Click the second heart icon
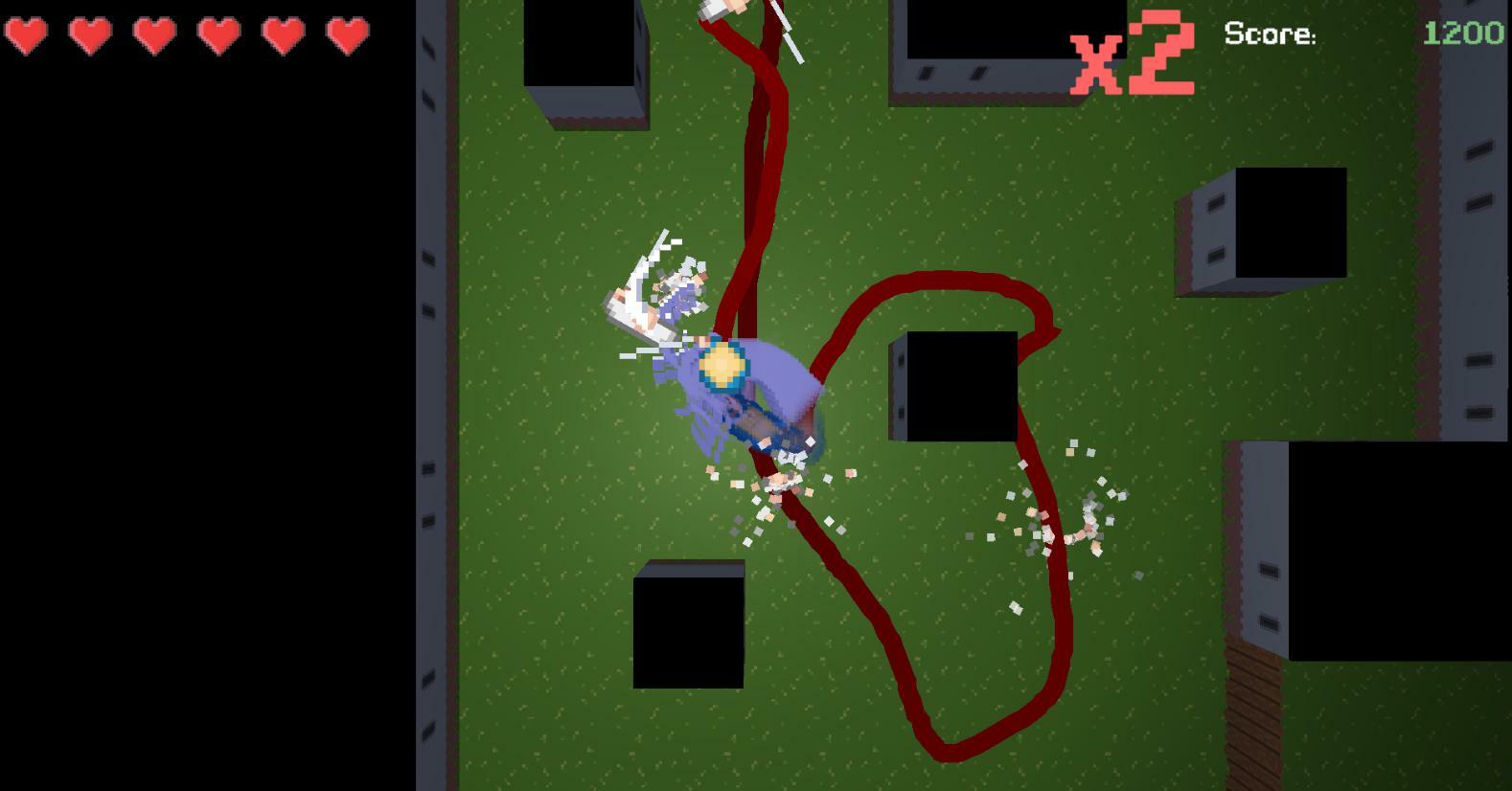Image resolution: width=1512 pixels, height=791 pixels. tap(89, 36)
